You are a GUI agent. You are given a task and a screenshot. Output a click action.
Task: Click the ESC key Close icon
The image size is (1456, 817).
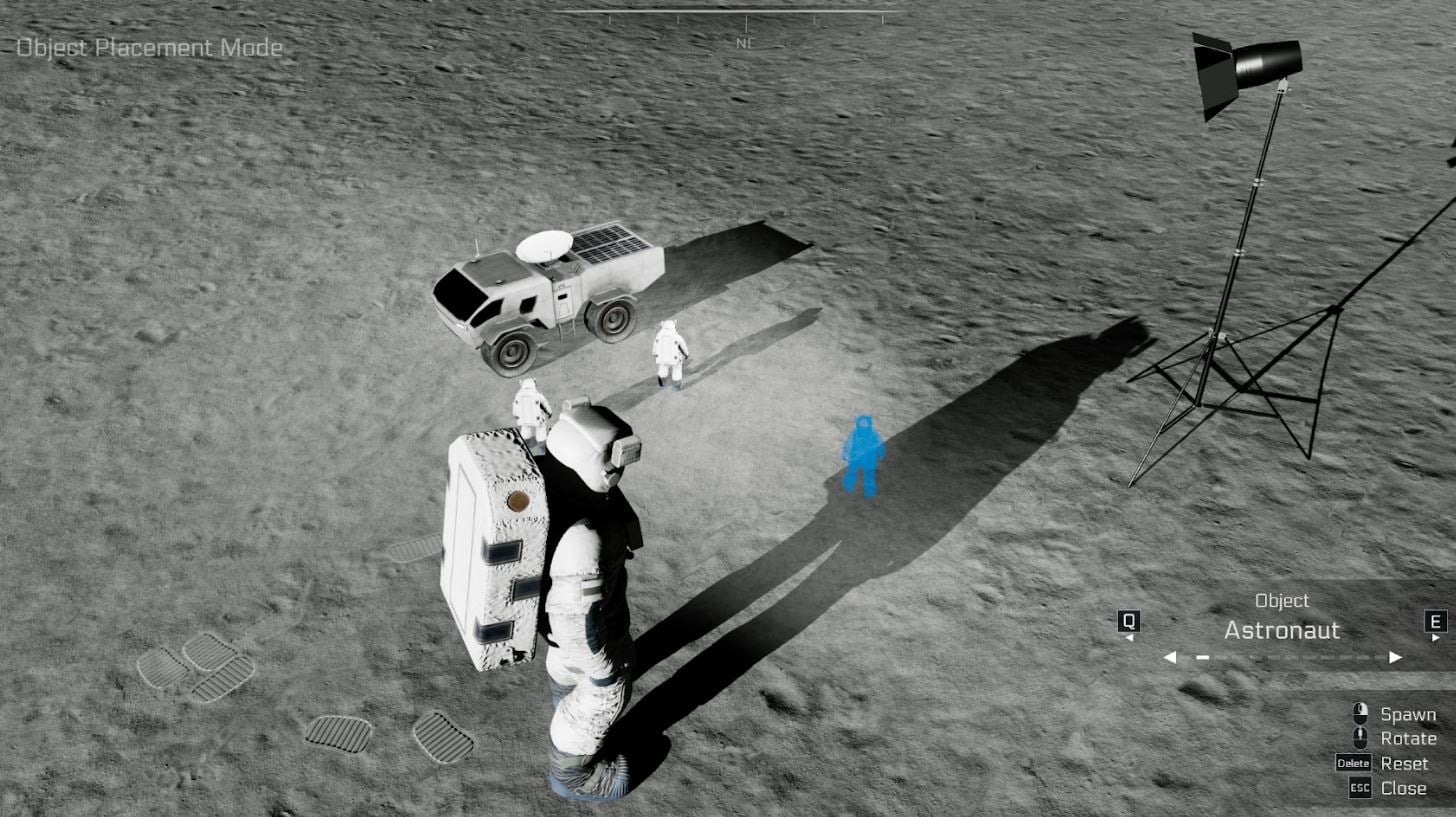tap(1360, 788)
